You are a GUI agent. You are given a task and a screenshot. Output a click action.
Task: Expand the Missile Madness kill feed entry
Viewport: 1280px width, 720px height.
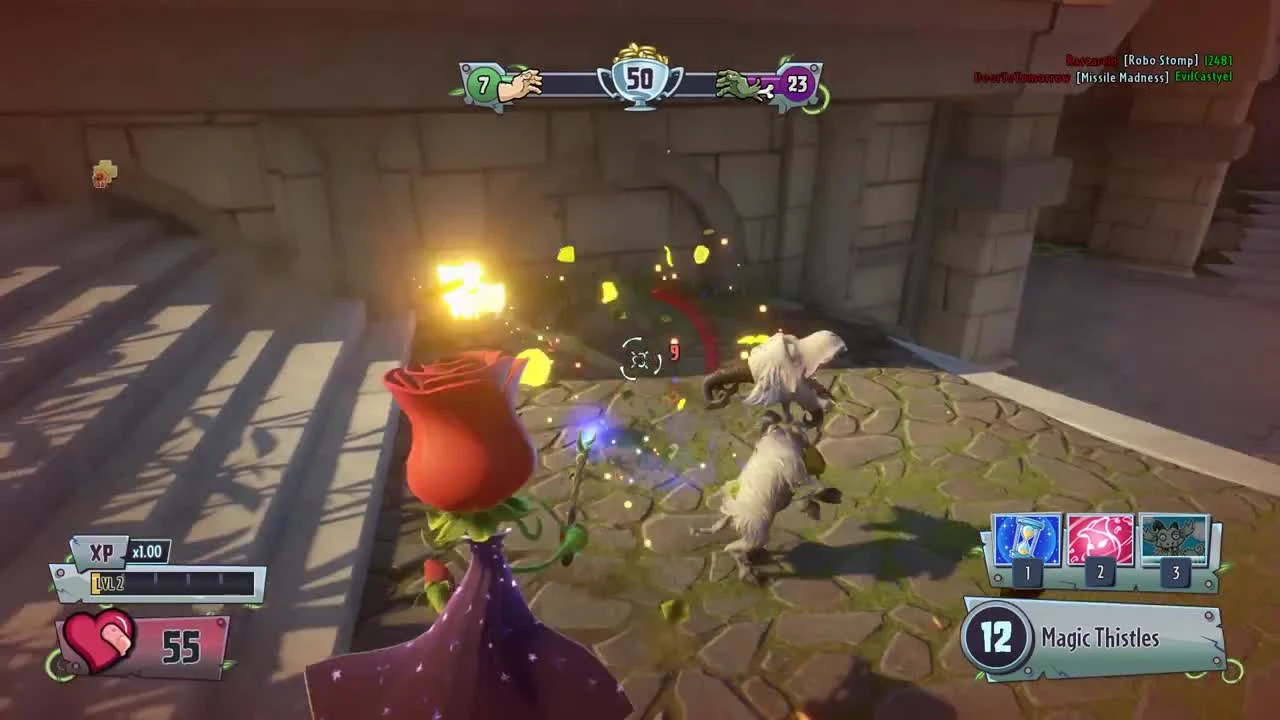click(x=1120, y=76)
